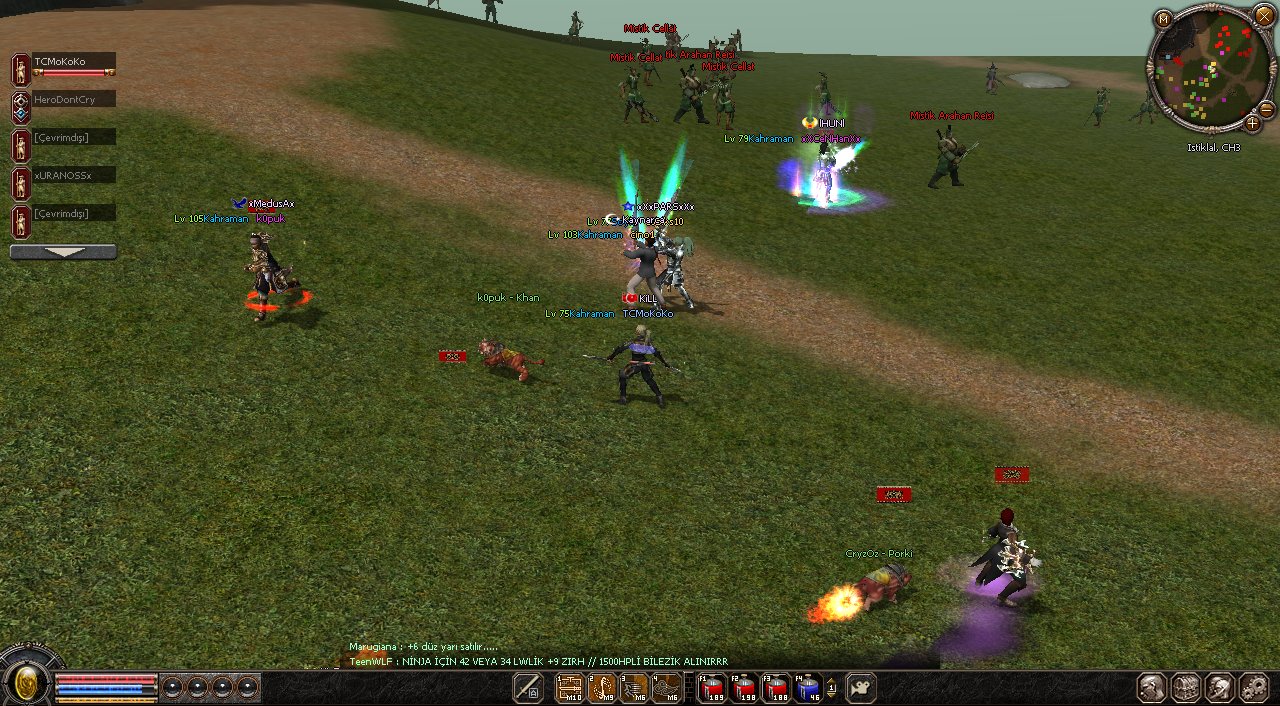Click the sword auto-attack button
Screen dimensions: 1280x706
point(528,688)
